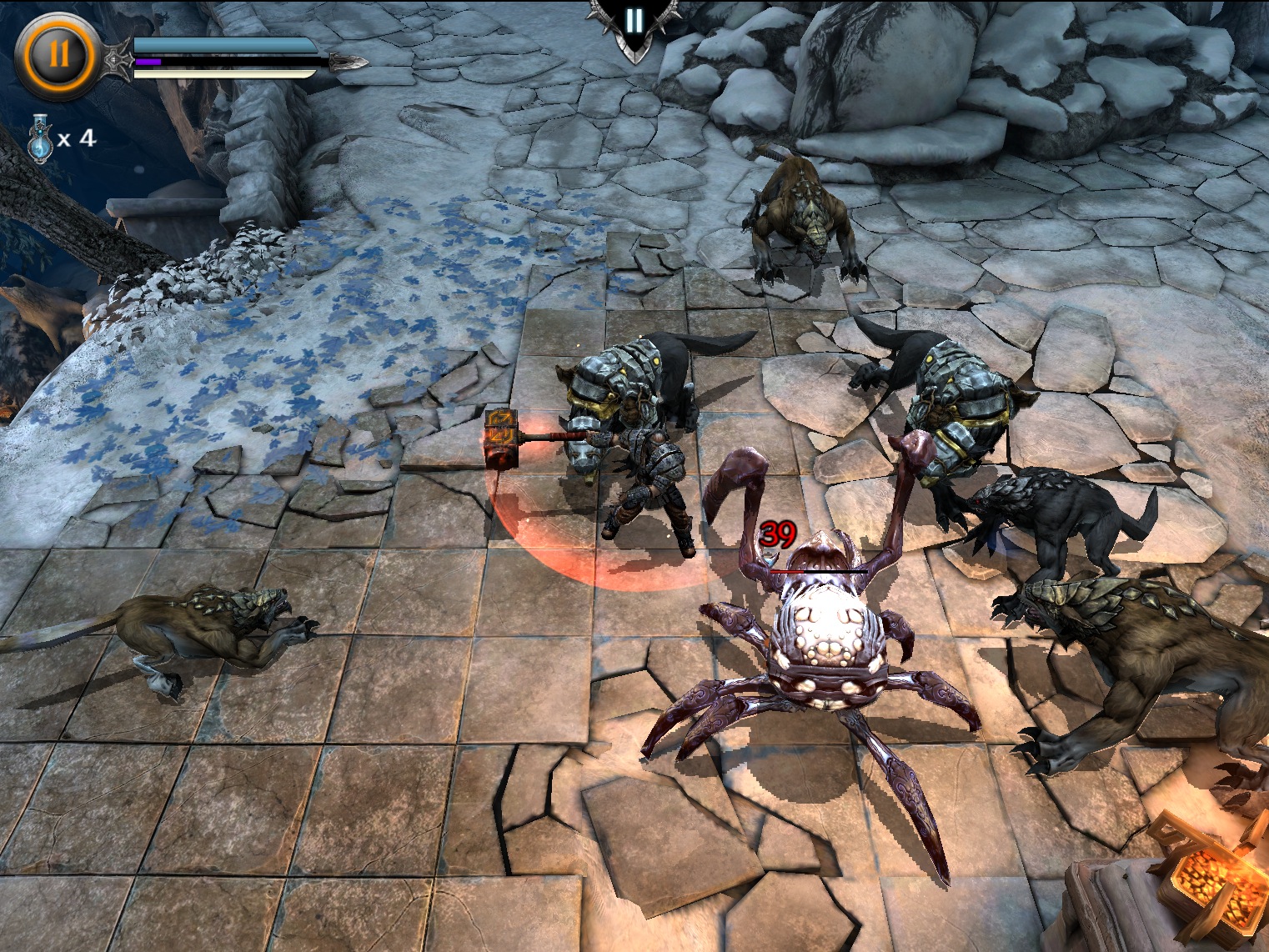Tap the sword-shaped ornament beside the health bar
Screen dimensions: 1269x952
coord(116,58)
